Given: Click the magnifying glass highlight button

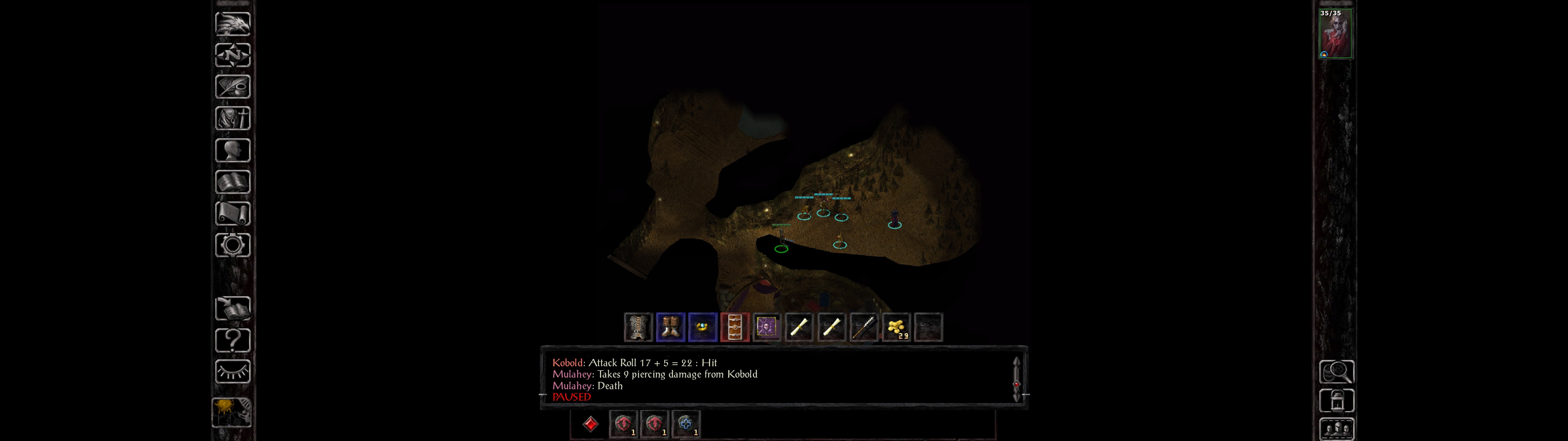Looking at the screenshot, I should tap(1336, 371).
